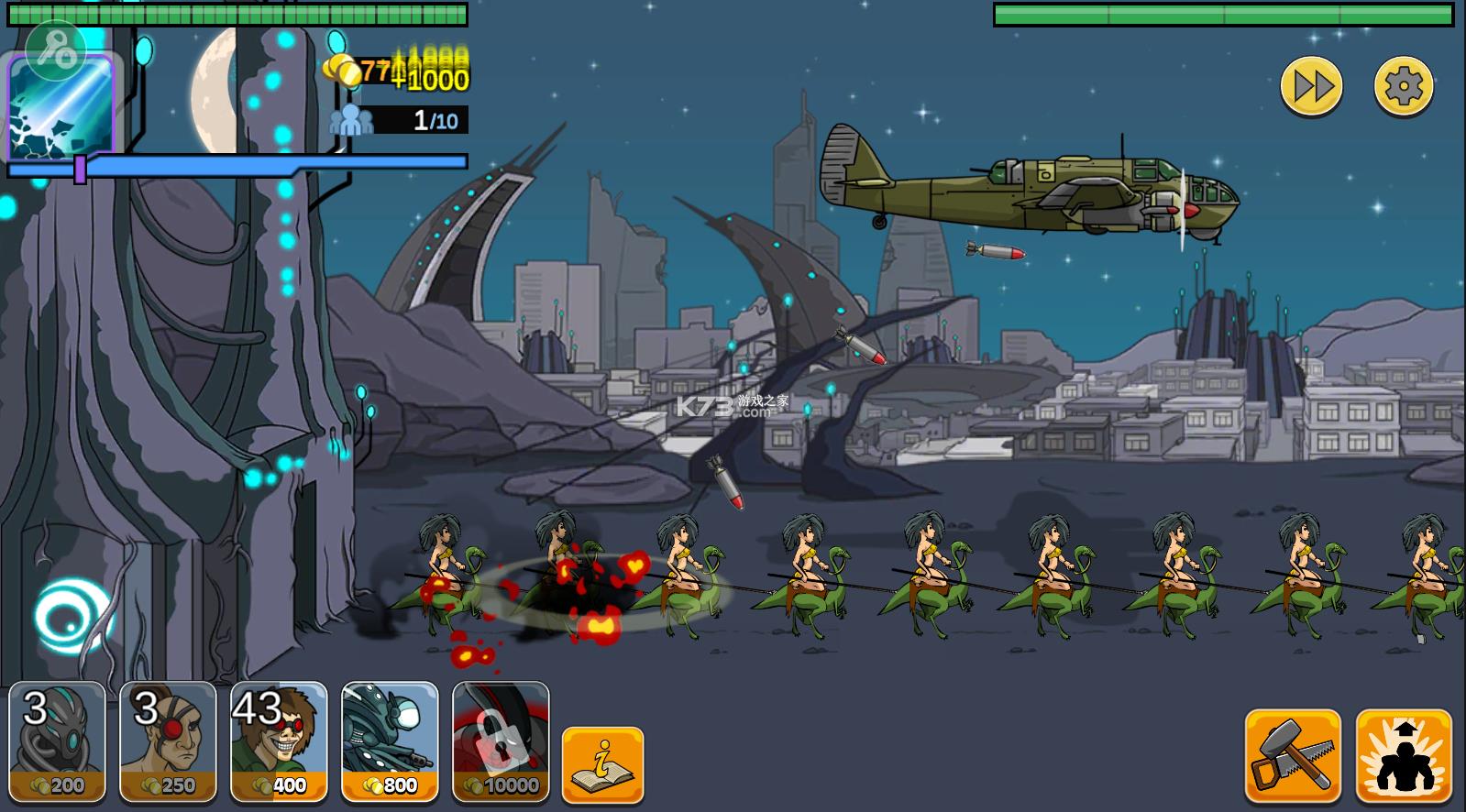Deploy the 400-gold grinning goggles unit
Screen dimensions: 1466x812
279,741
